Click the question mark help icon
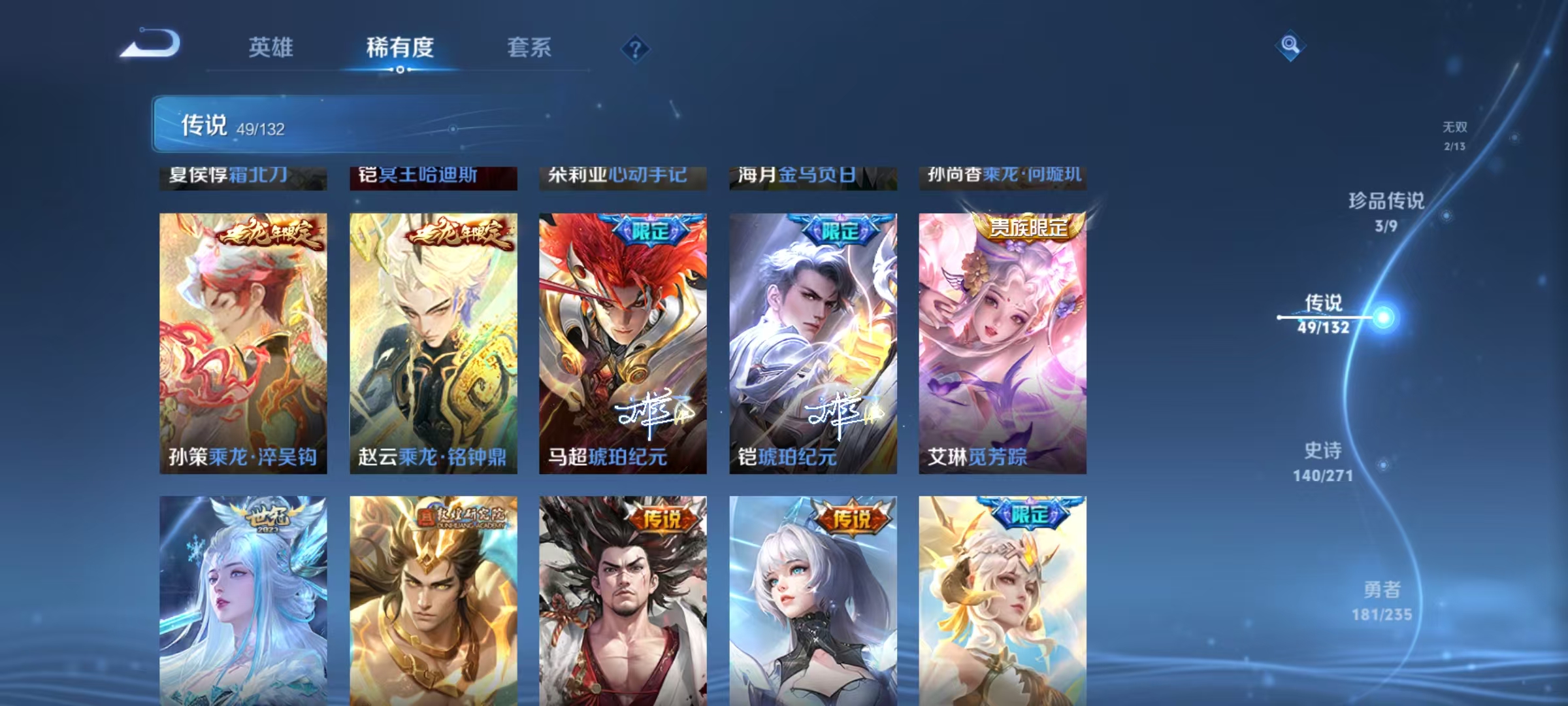Screen dimensions: 1568x706 pos(634,49)
